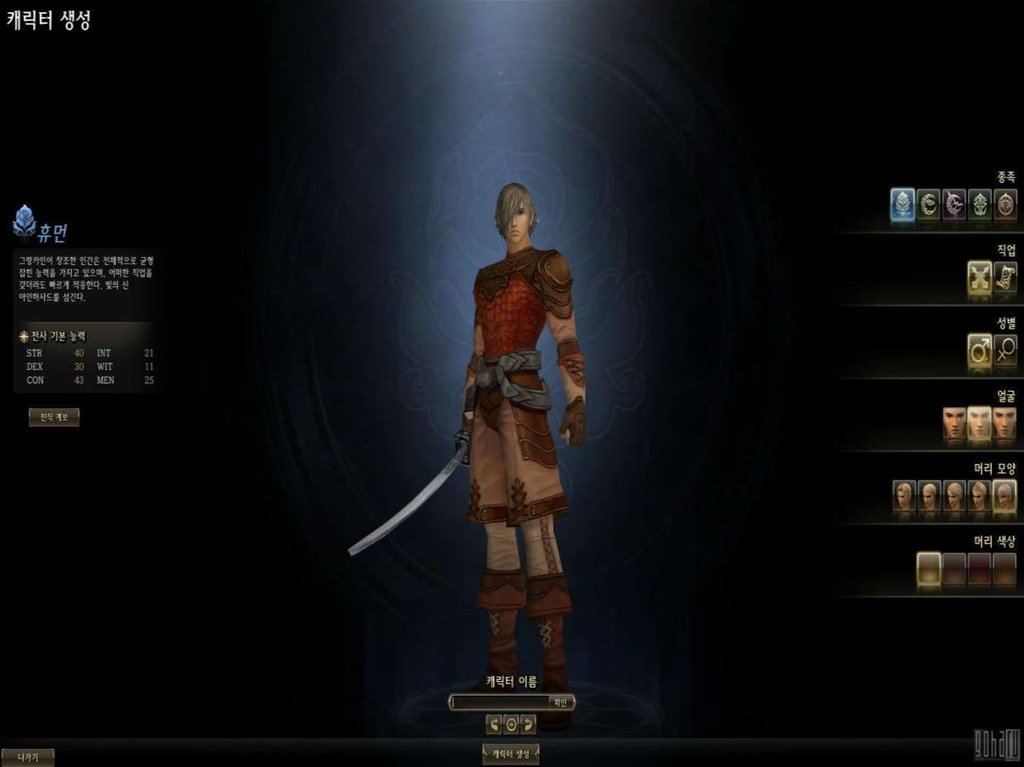Pick the middle face portrait
1024x767 pixels.
(x=980, y=422)
